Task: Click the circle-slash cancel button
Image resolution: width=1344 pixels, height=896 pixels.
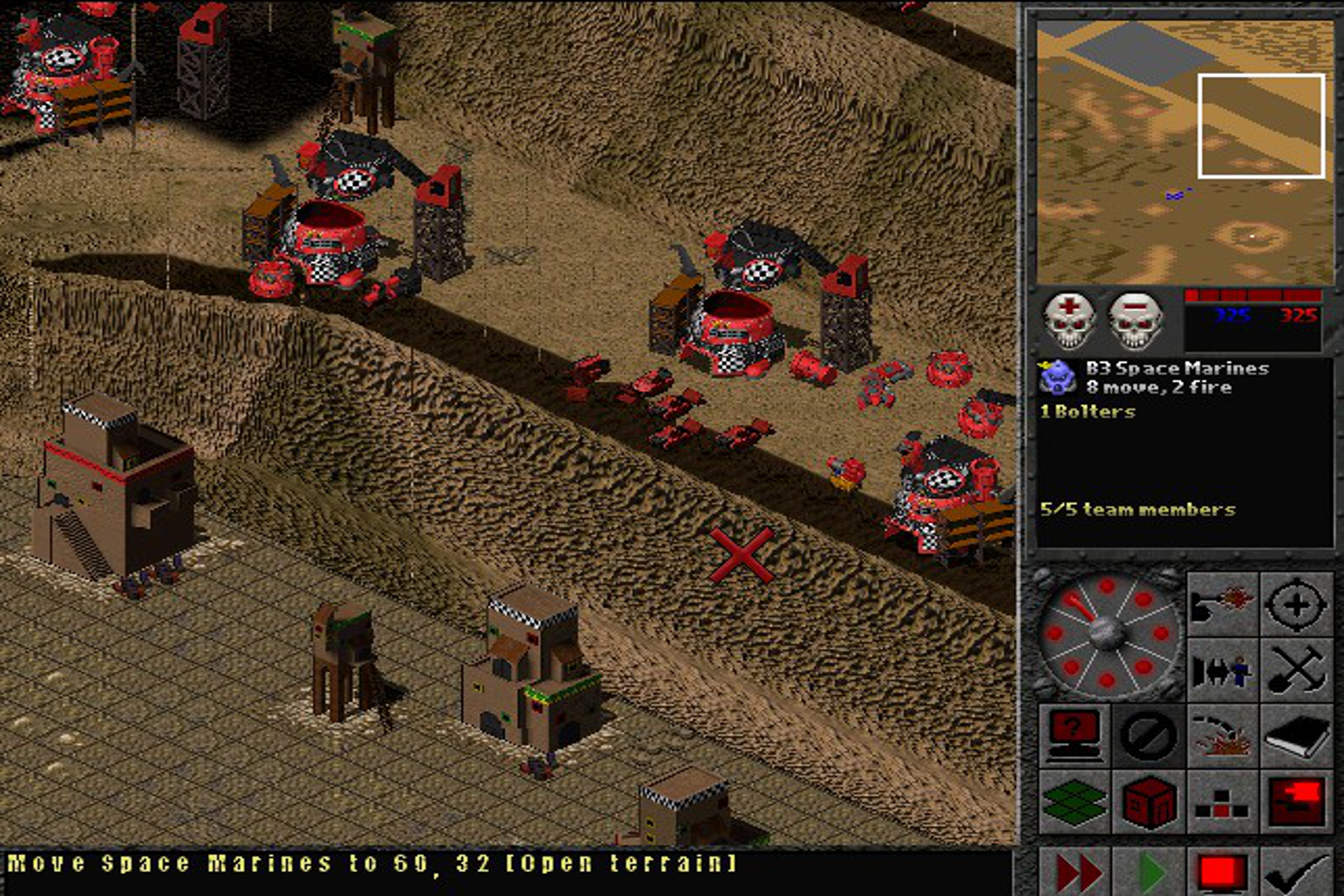Action: (x=1148, y=735)
